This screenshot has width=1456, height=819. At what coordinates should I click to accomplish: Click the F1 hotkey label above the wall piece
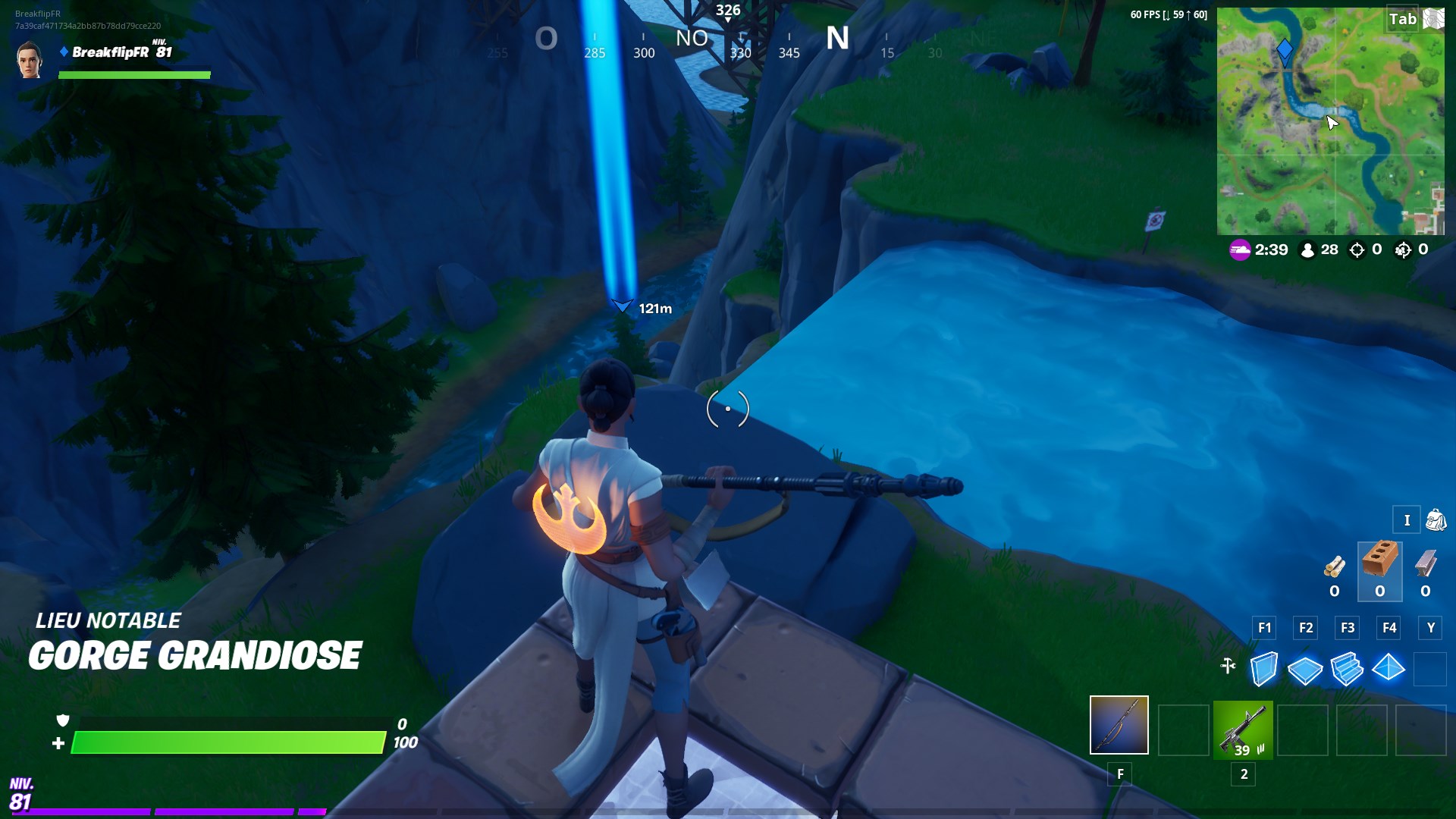(1263, 628)
